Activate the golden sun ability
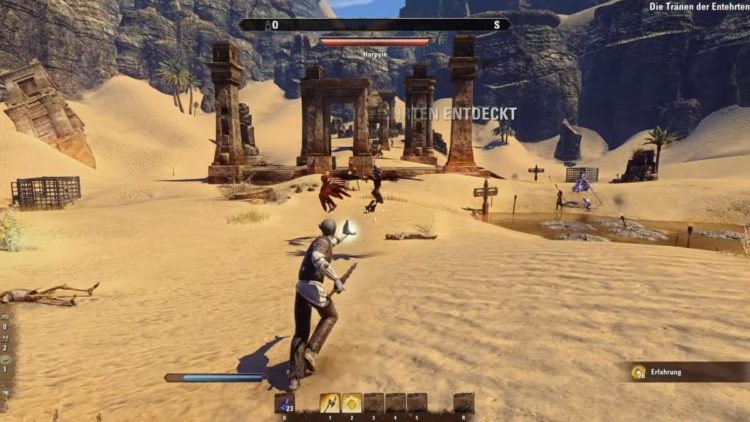Image resolution: width=750 pixels, height=422 pixels. tap(351, 402)
